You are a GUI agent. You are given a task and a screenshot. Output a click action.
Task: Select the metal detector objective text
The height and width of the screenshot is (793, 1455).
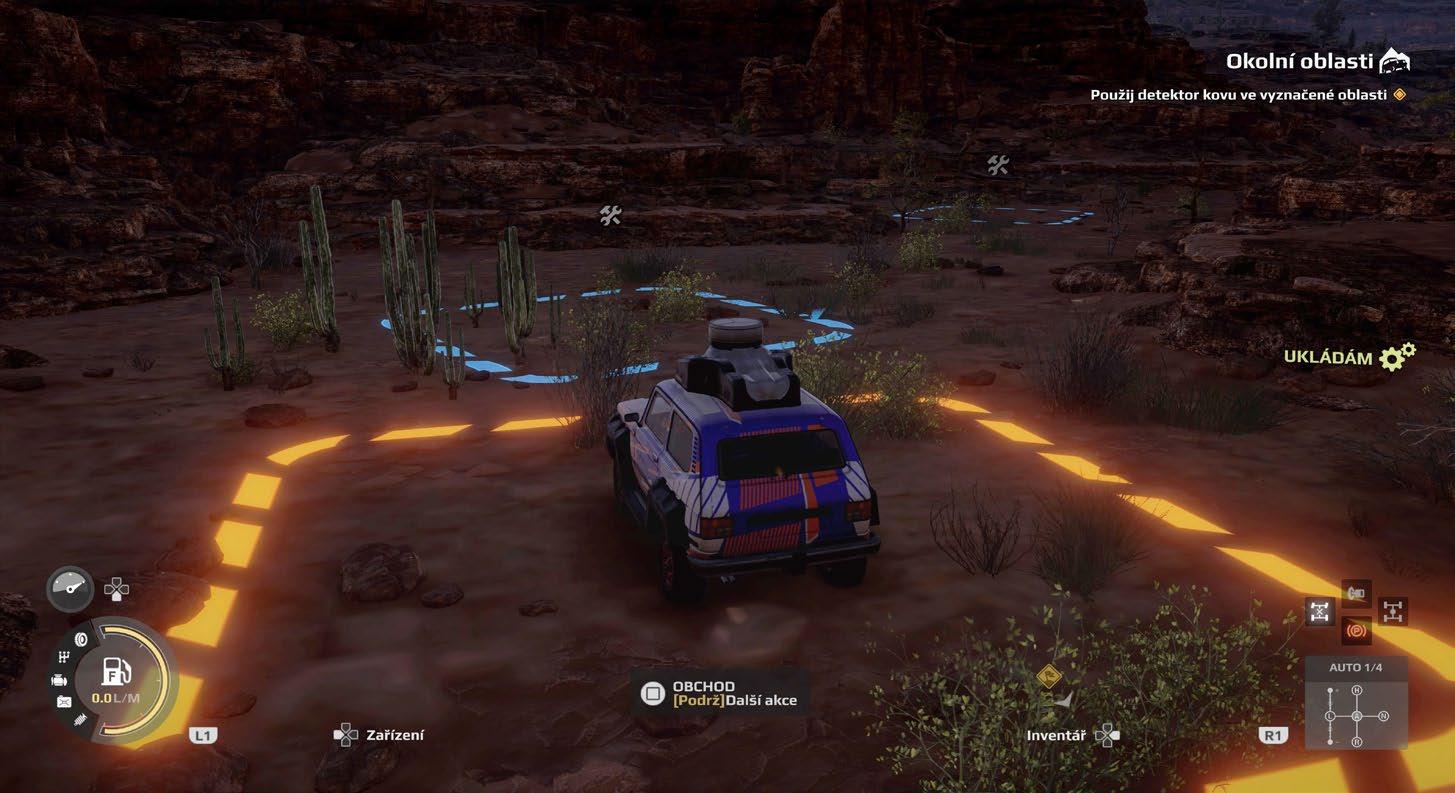pos(1238,95)
